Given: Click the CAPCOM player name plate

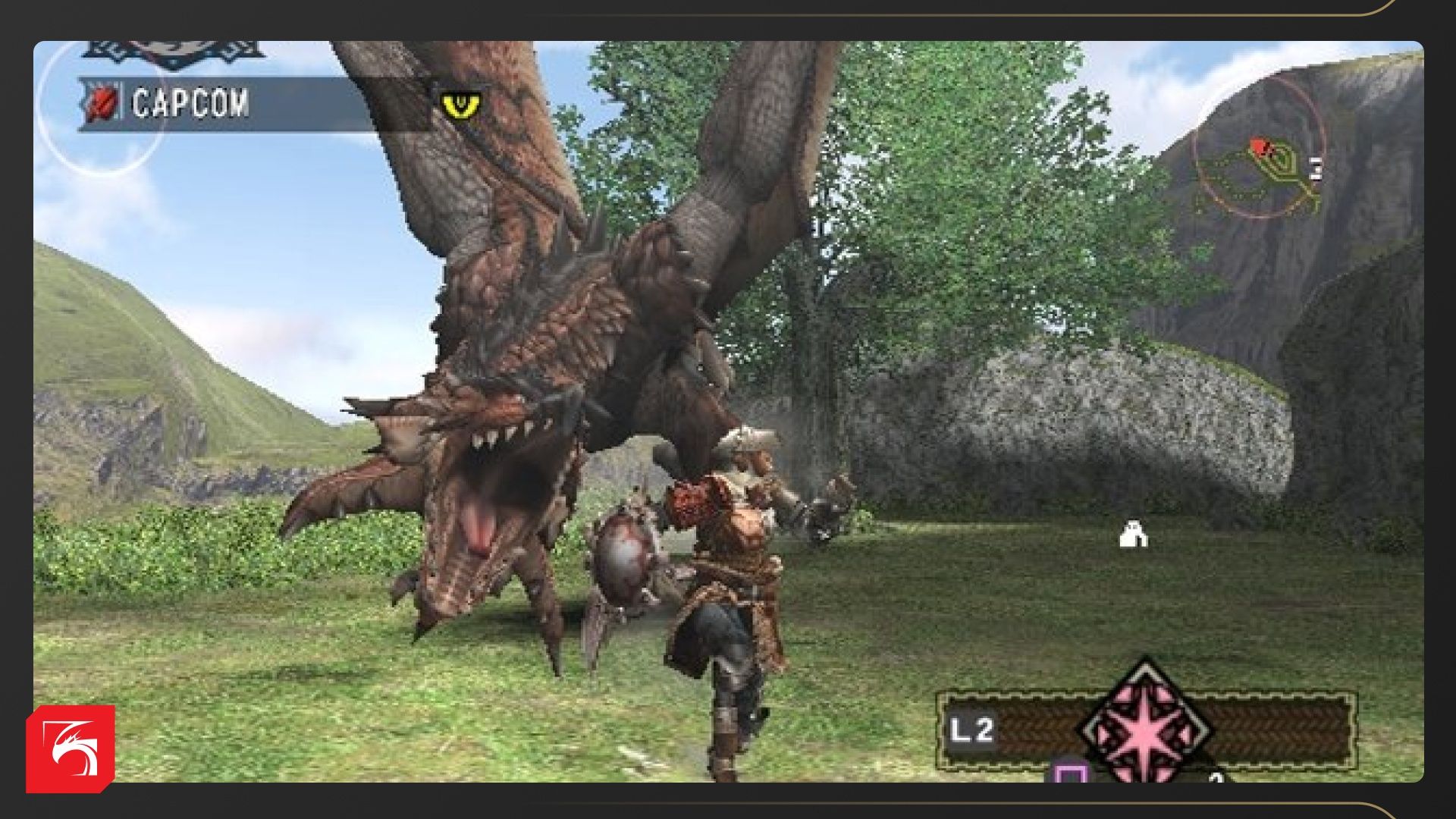Looking at the screenshot, I should click(x=190, y=103).
